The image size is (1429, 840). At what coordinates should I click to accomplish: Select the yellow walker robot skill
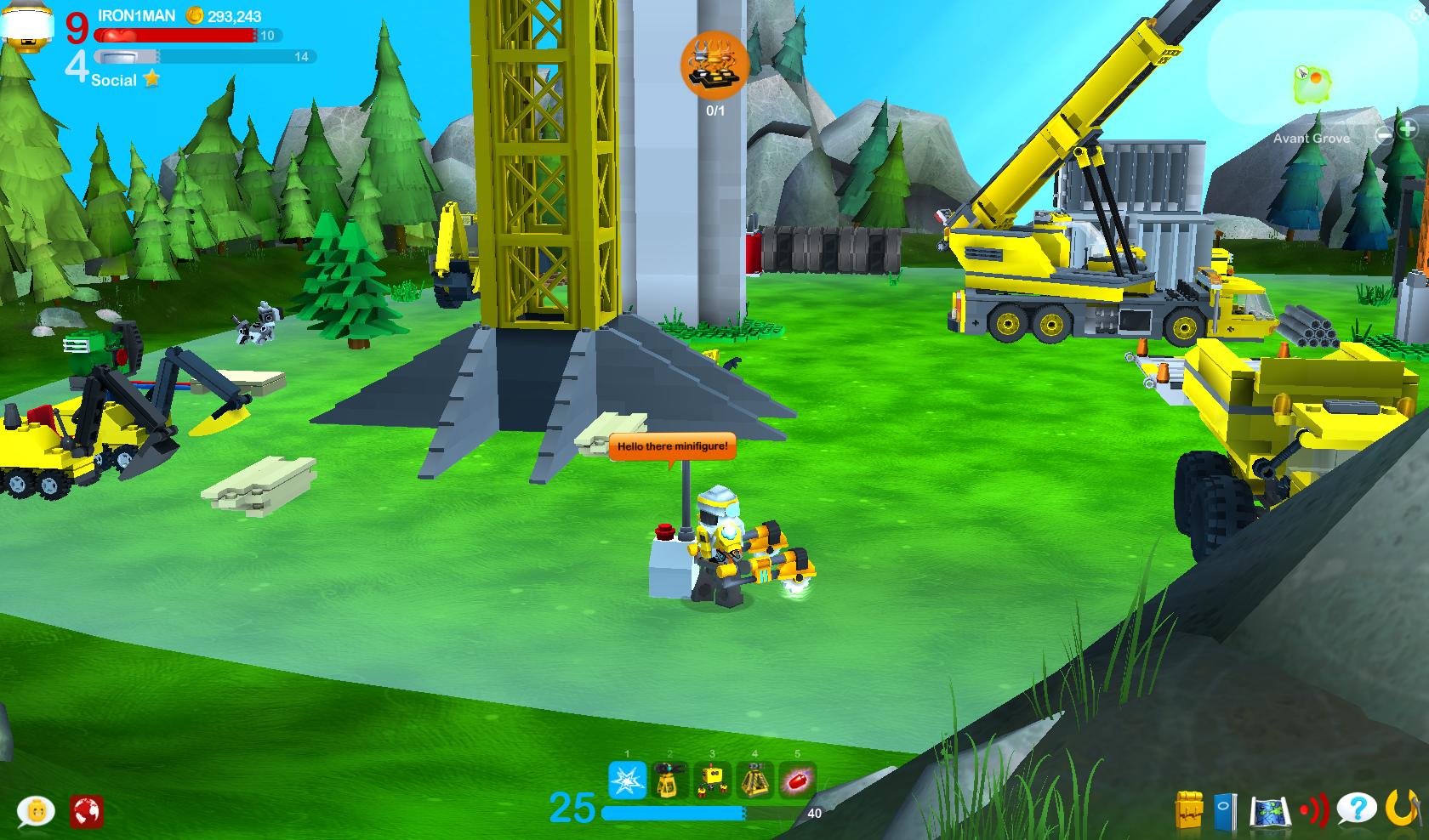(712, 780)
